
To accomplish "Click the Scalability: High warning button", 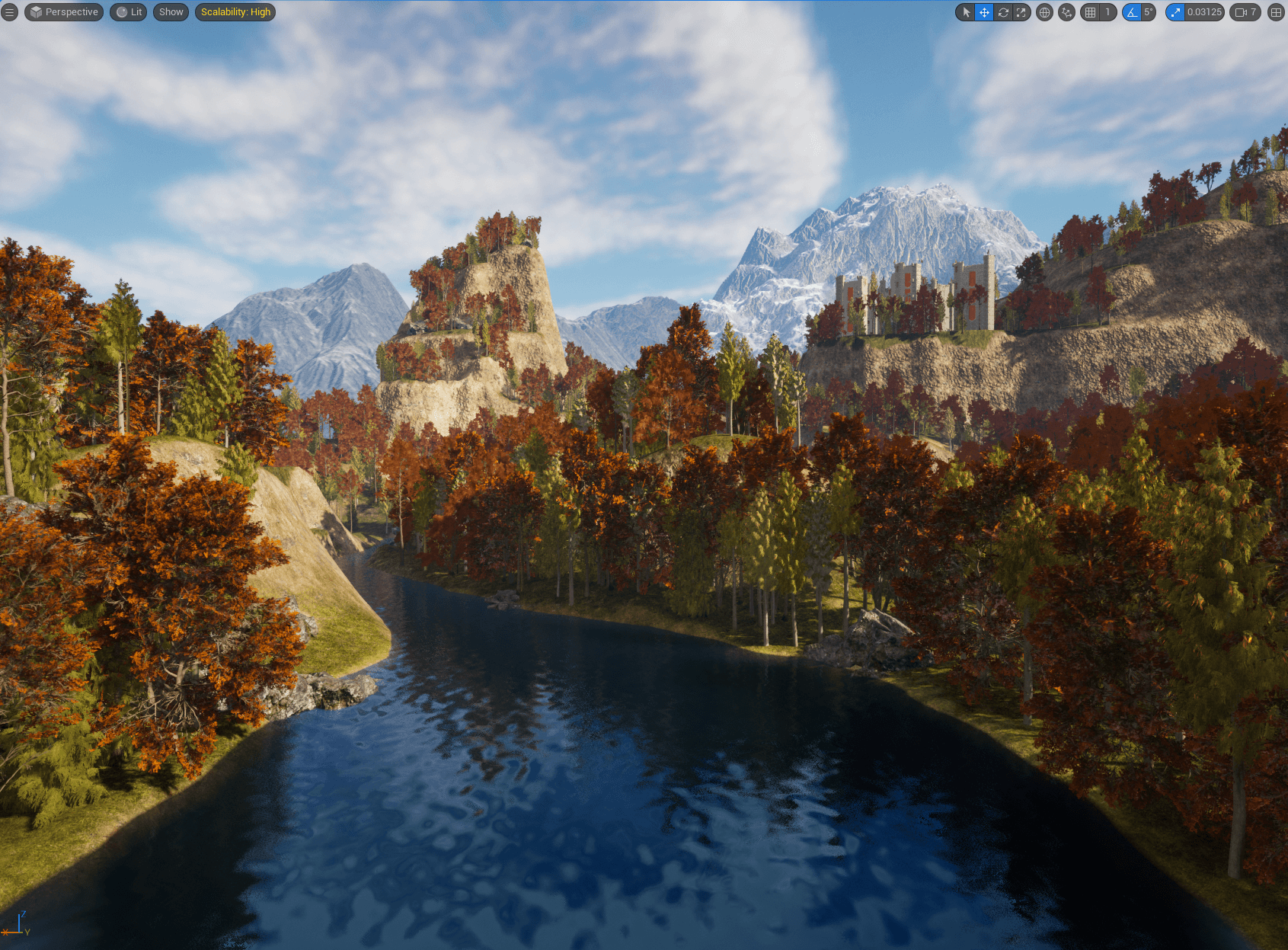I will pyautogui.click(x=235, y=12).
